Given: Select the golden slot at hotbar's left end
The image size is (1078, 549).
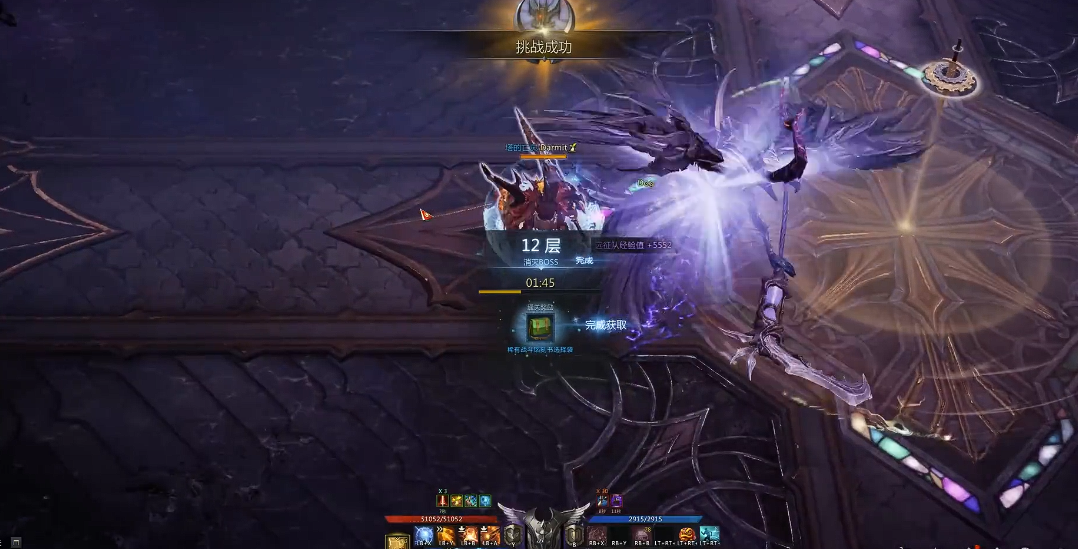Looking at the screenshot, I should tap(397, 539).
